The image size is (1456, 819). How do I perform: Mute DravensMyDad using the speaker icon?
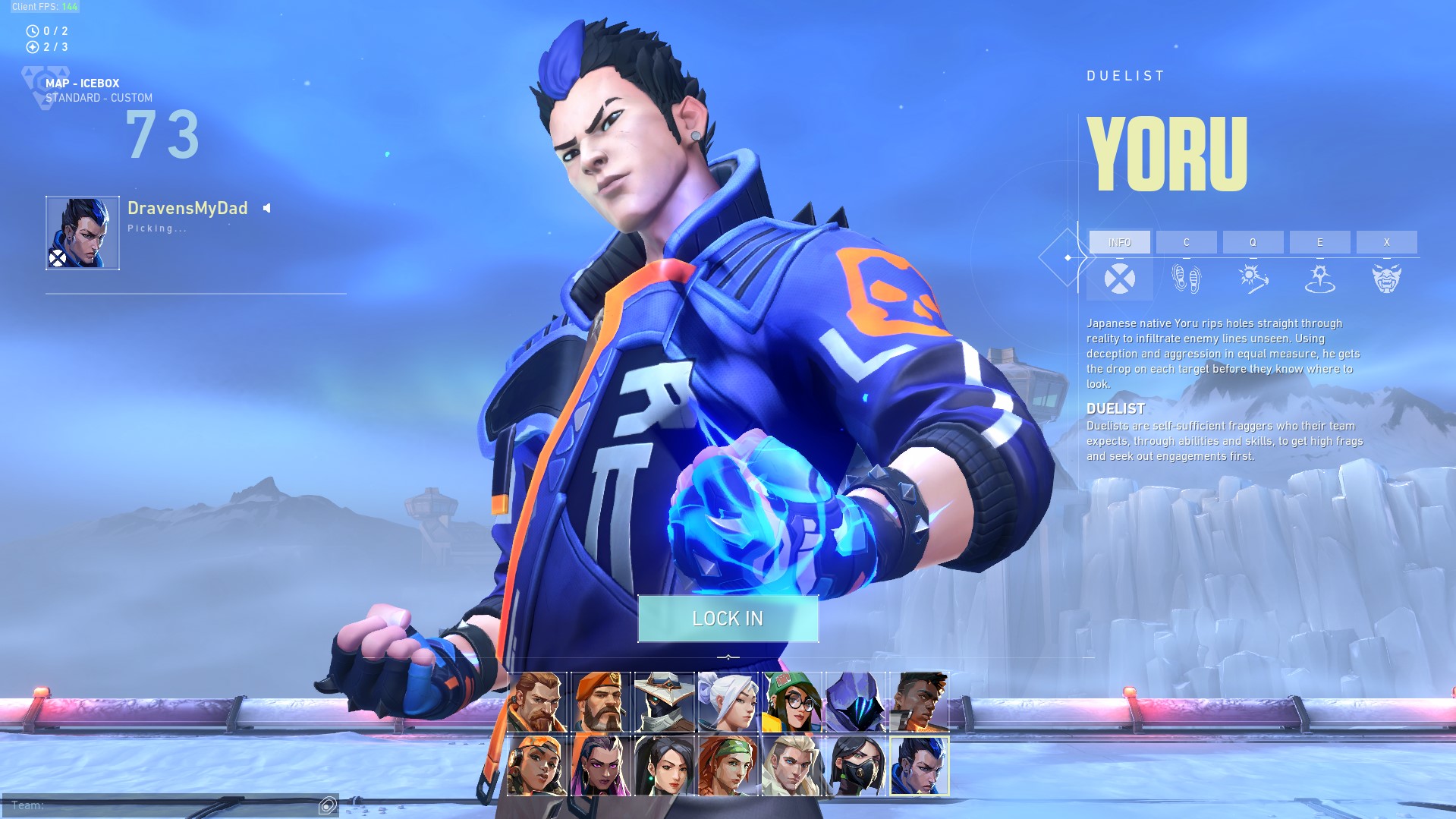point(266,206)
